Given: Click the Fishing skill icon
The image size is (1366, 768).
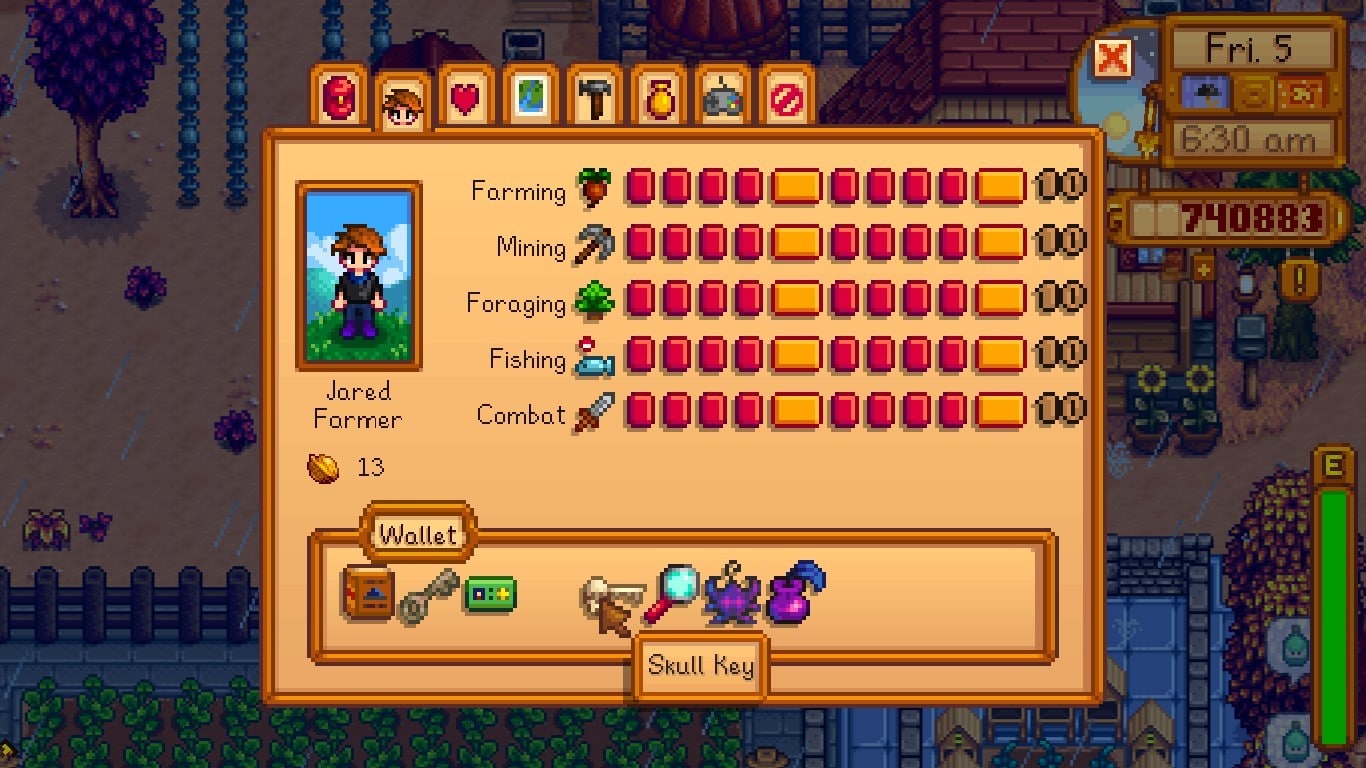Looking at the screenshot, I should click(594, 358).
